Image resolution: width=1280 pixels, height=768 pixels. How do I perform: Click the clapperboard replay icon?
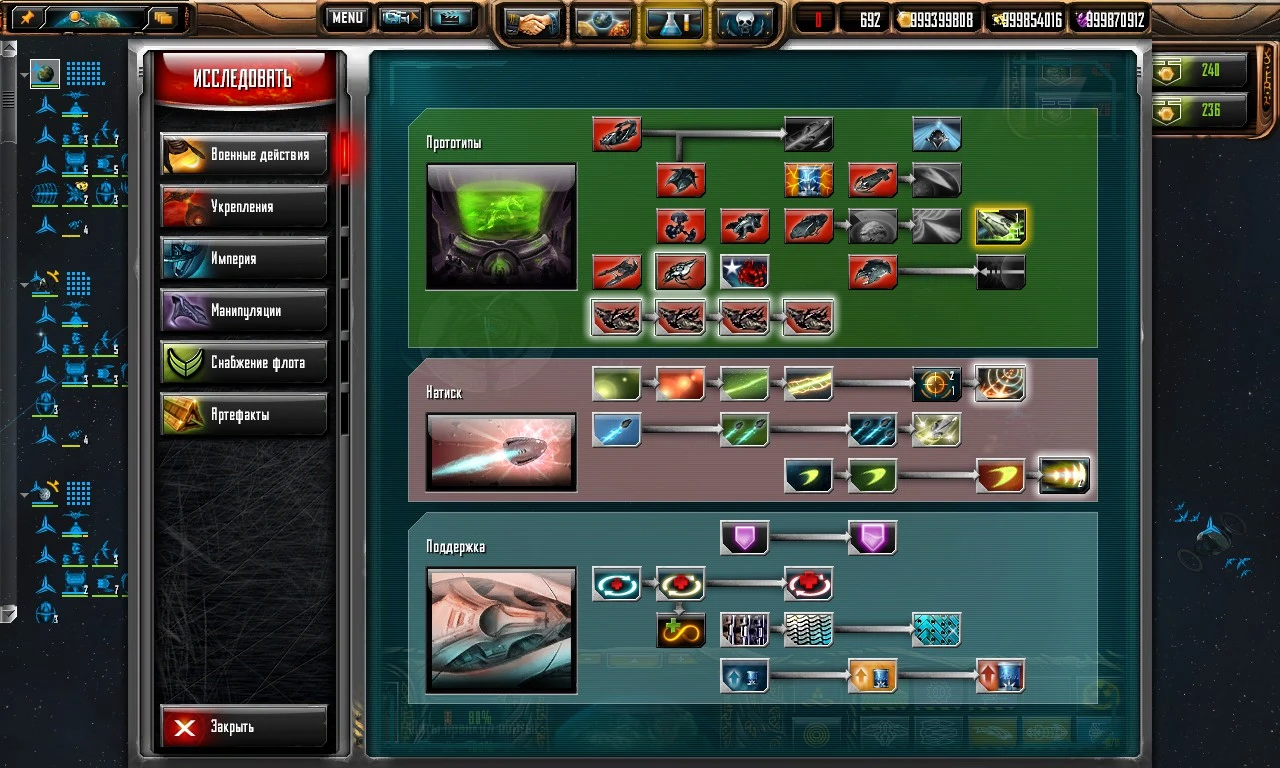pyautogui.click(x=453, y=17)
